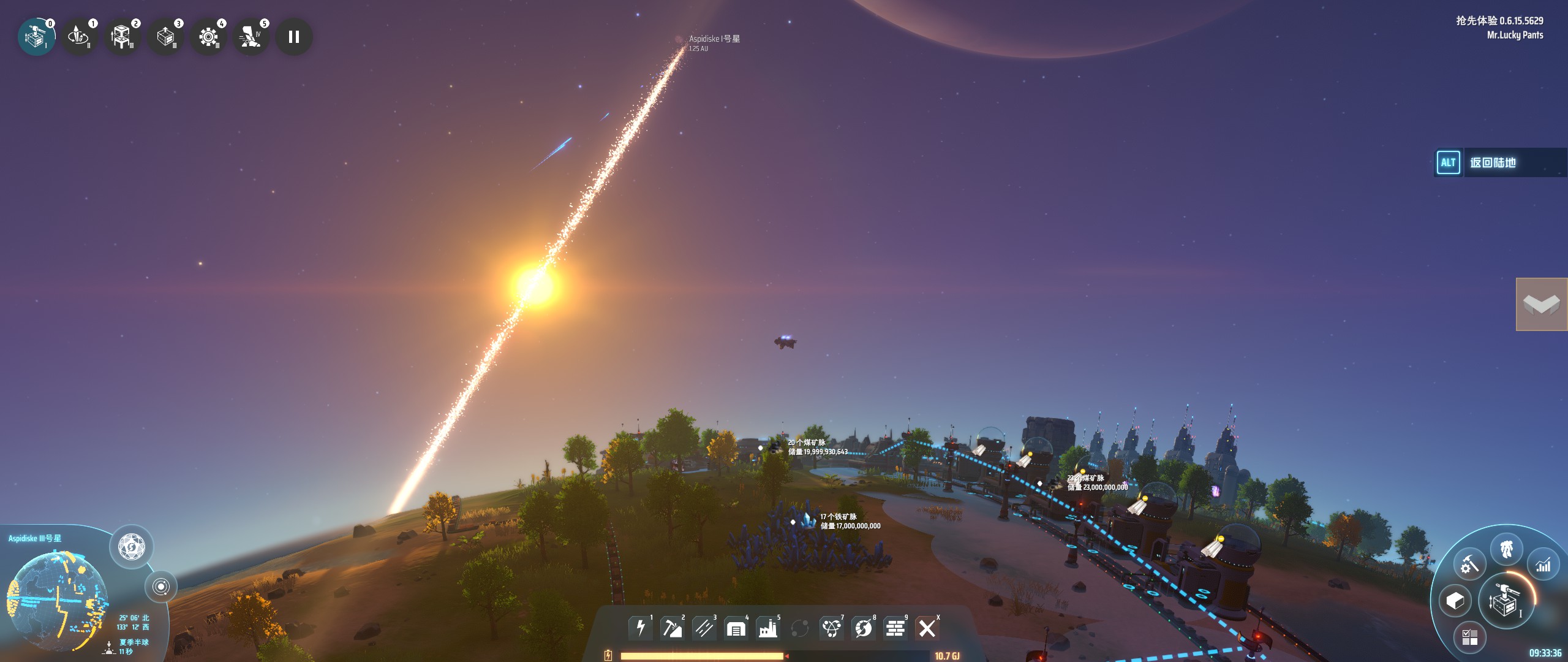Close the build bar with X

point(927,628)
